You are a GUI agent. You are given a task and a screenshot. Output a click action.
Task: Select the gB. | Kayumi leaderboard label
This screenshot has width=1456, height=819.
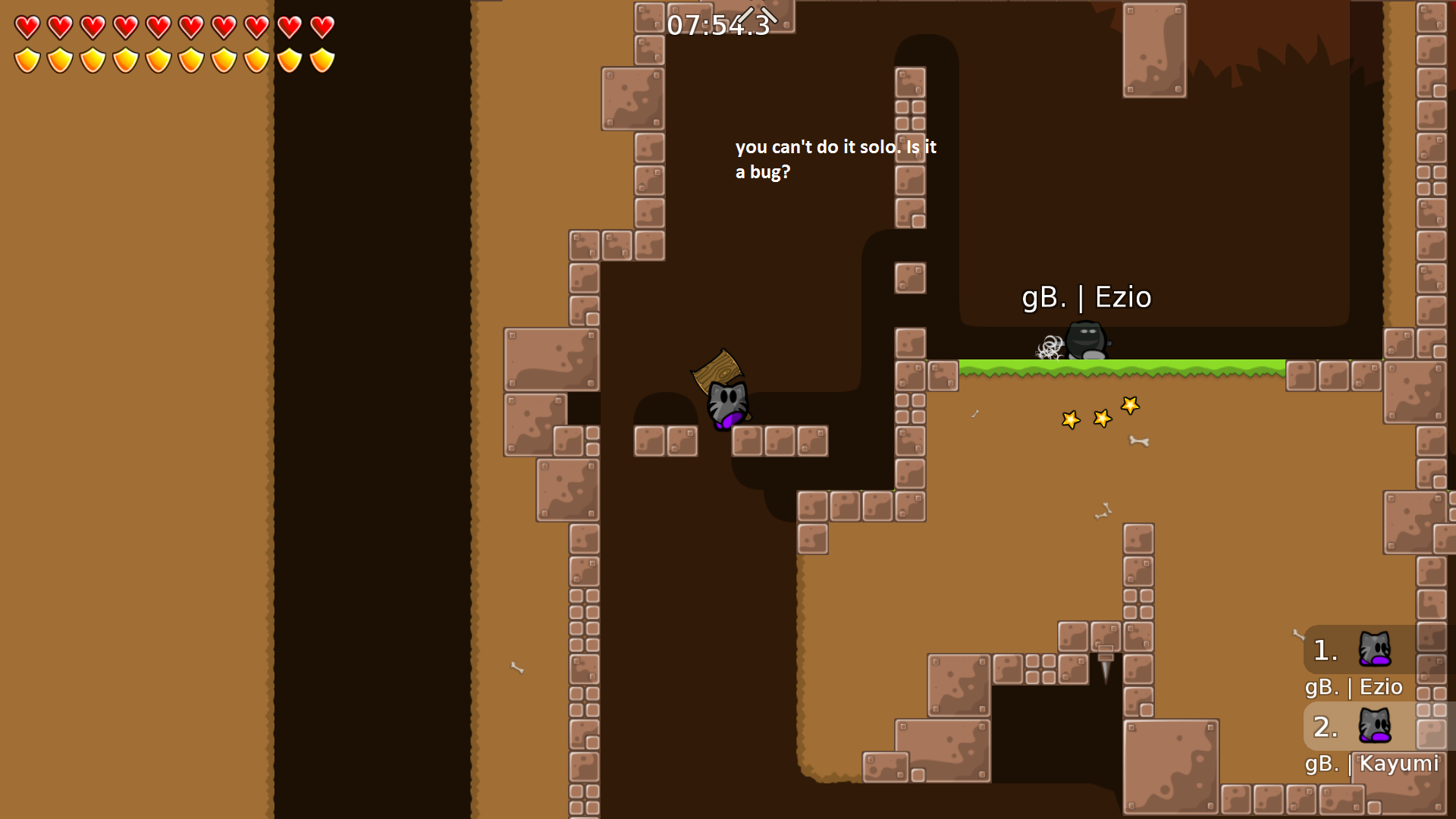coord(1373,764)
